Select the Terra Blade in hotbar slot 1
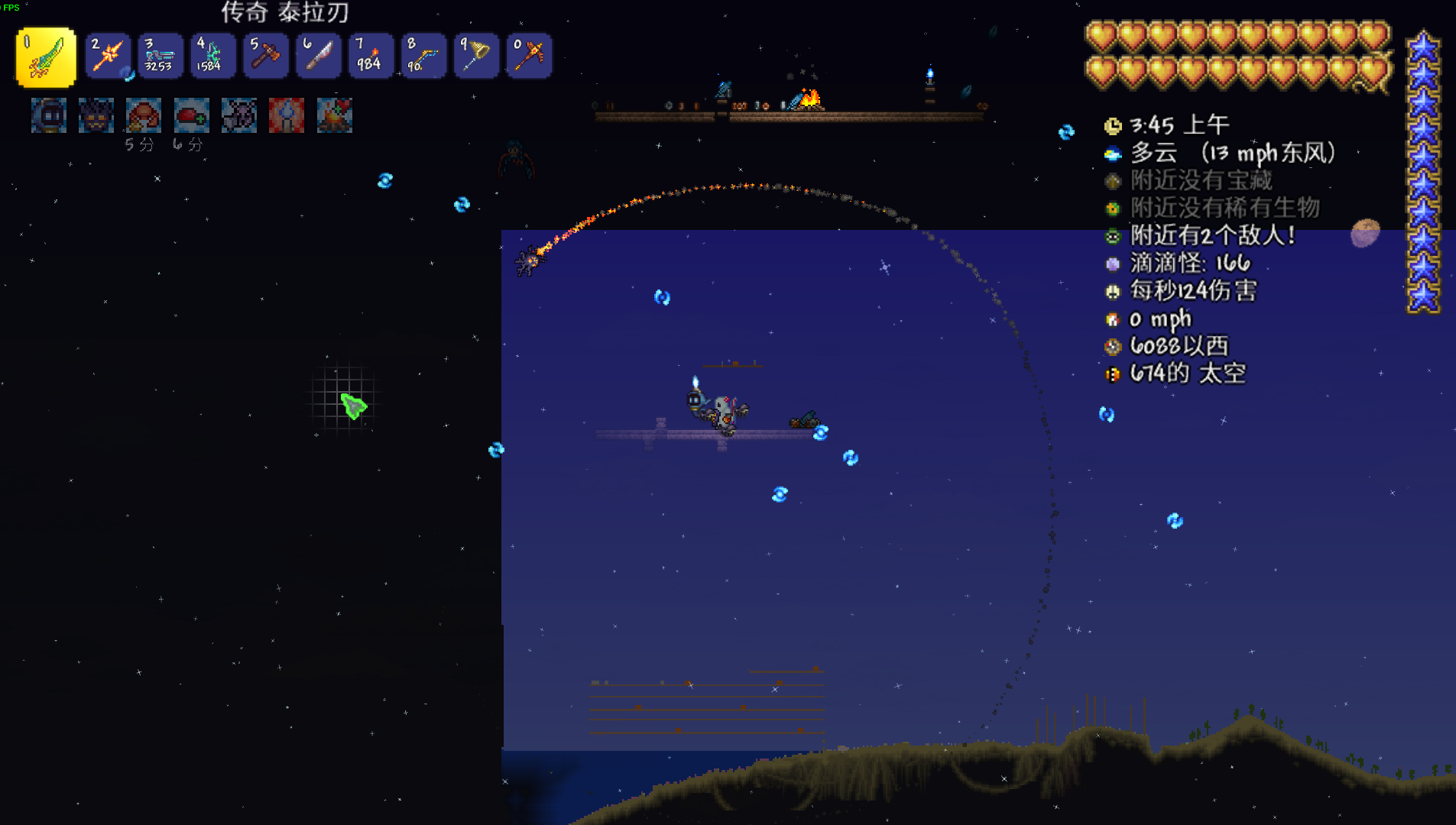Image resolution: width=1456 pixels, height=825 pixels. [46, 57]
